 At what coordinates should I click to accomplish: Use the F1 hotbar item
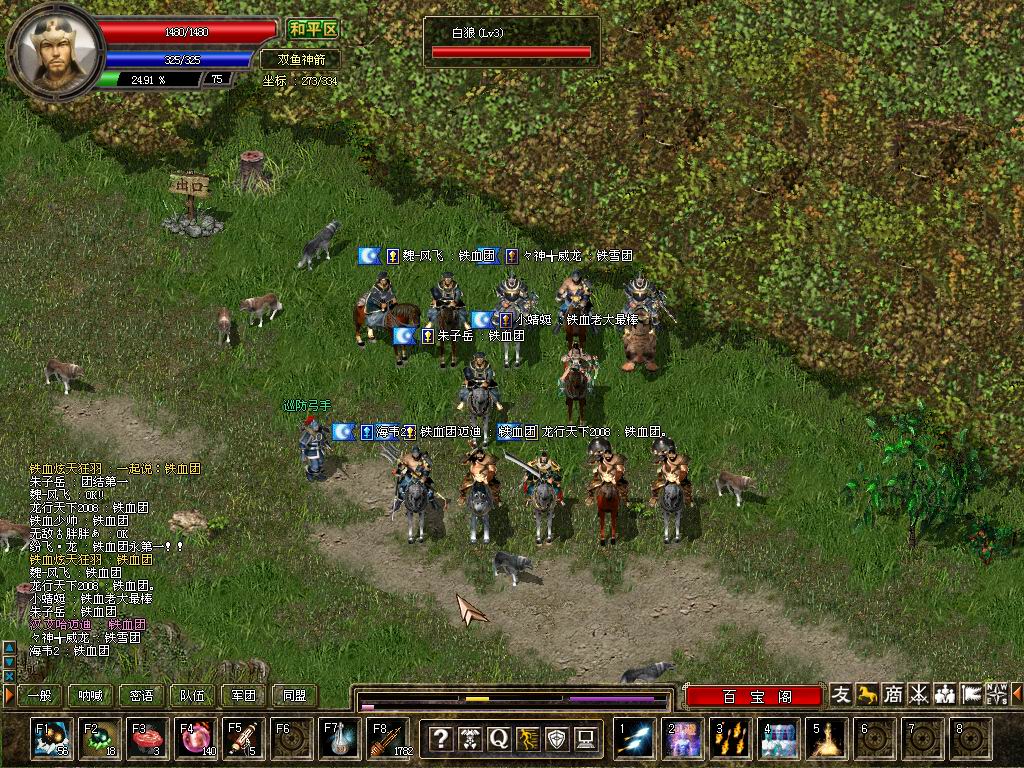click(x=51, y=739)
